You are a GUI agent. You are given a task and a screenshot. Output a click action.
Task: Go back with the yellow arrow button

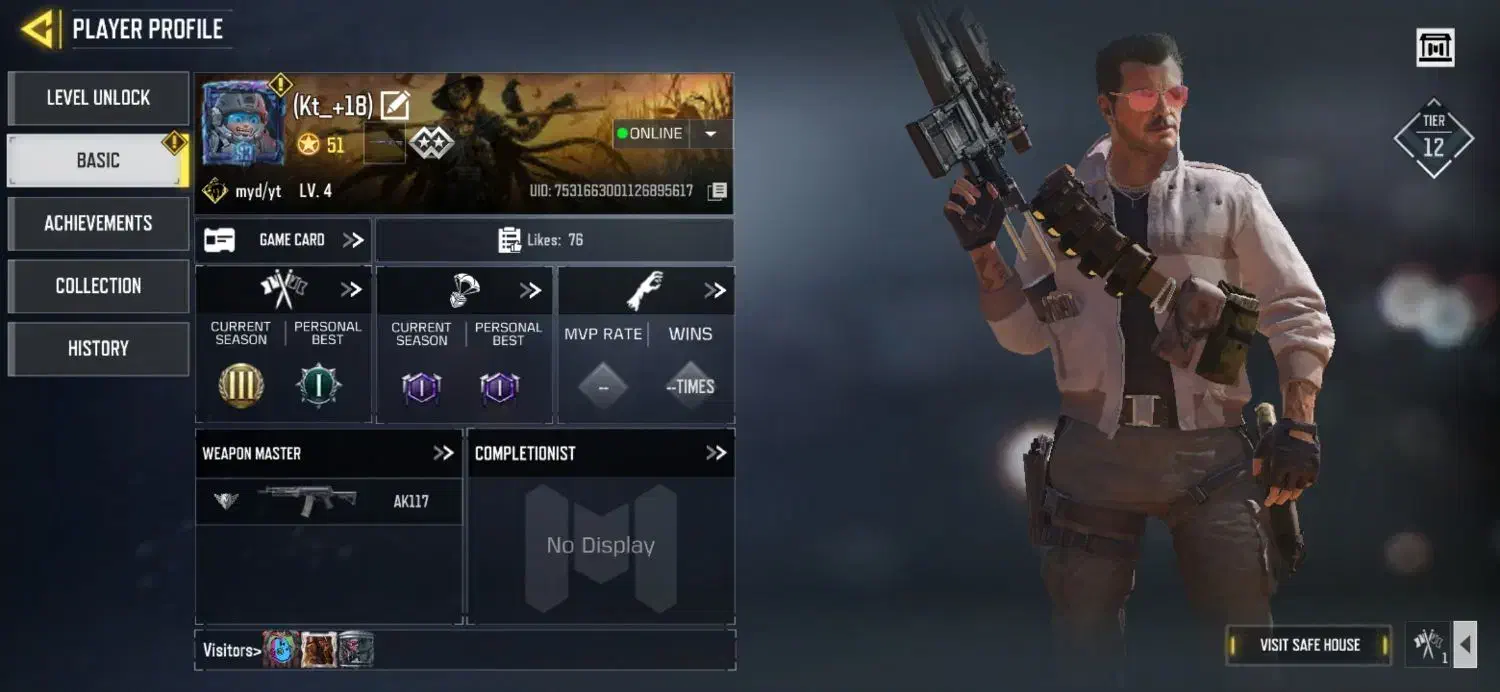pyautogui.click(x=37, y=29)
